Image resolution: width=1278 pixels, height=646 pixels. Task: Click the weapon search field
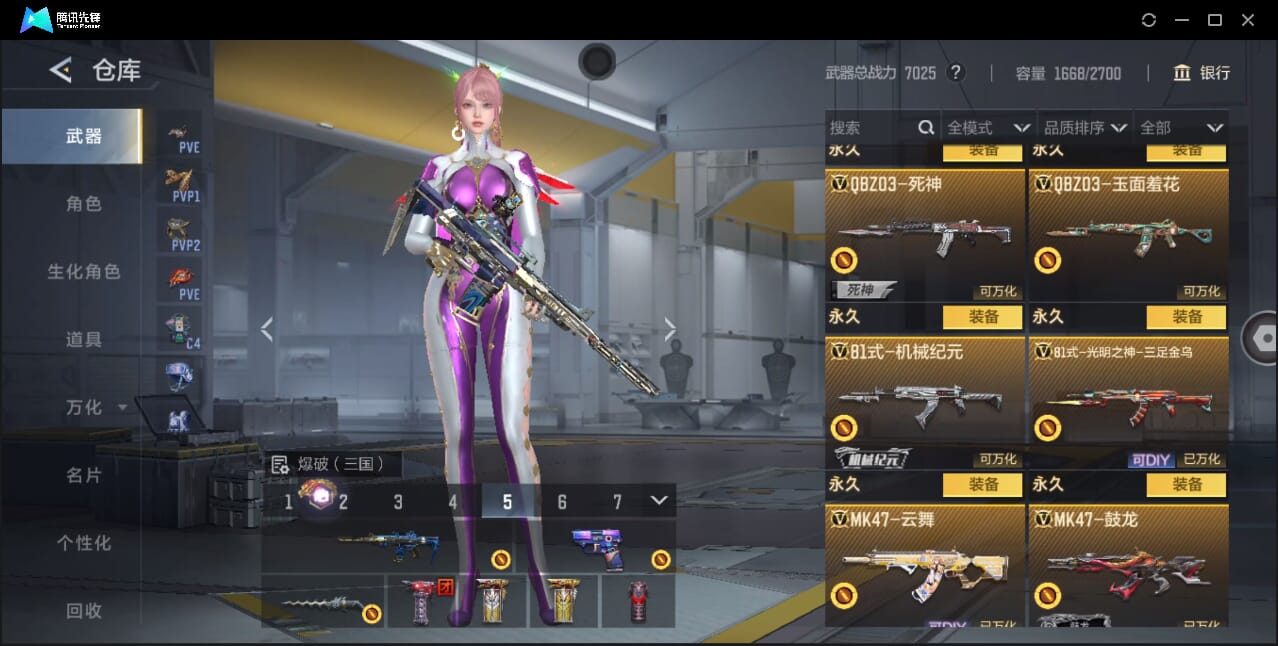click(x=870, y=128)
